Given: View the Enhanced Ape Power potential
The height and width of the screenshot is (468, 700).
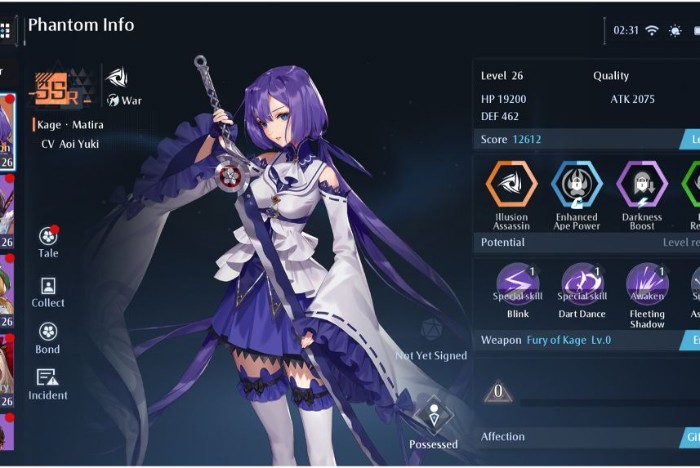Looking at the screenshot, I should (576, 184).
